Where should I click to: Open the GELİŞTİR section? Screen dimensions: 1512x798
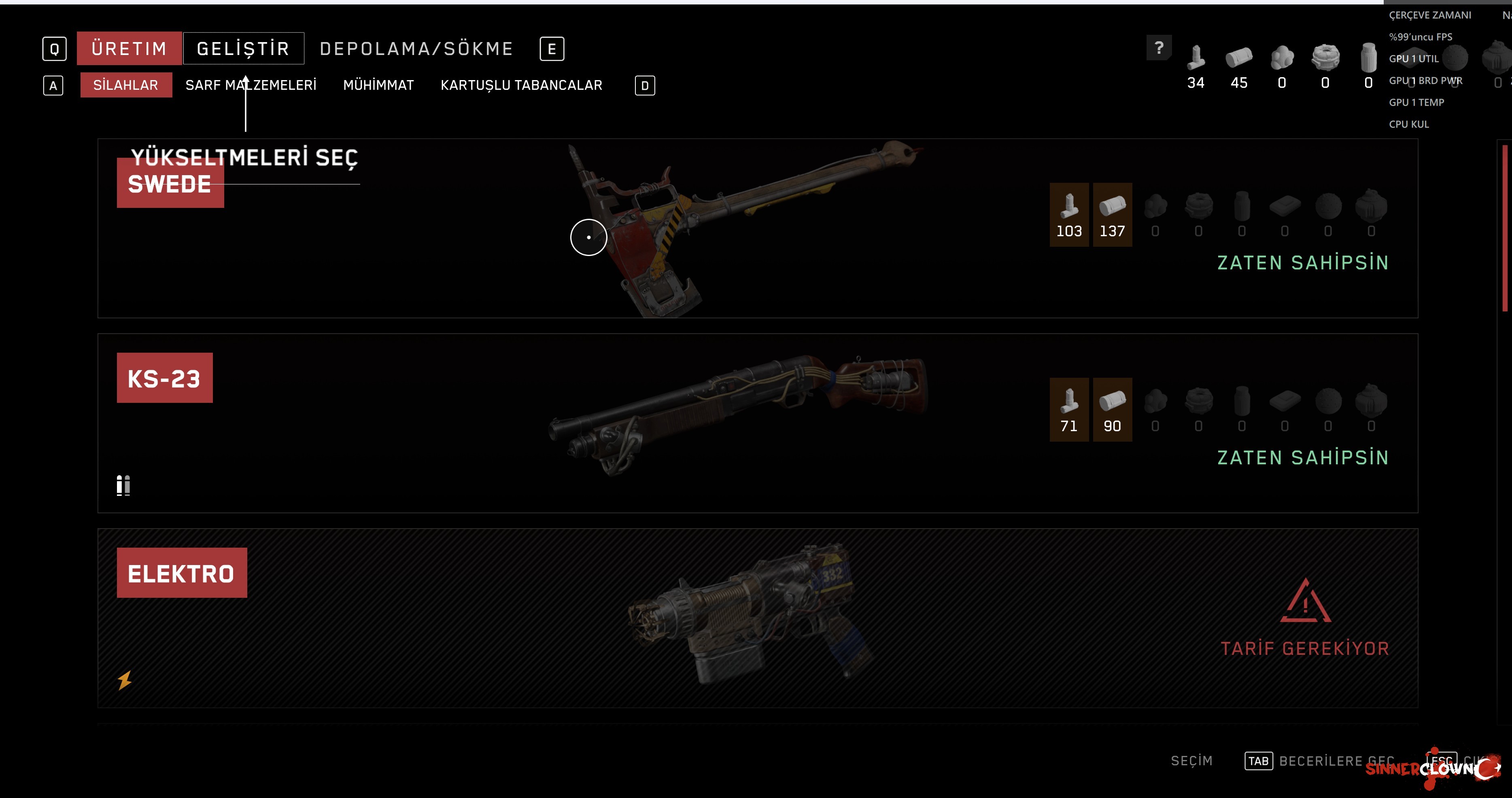point(244,48)
